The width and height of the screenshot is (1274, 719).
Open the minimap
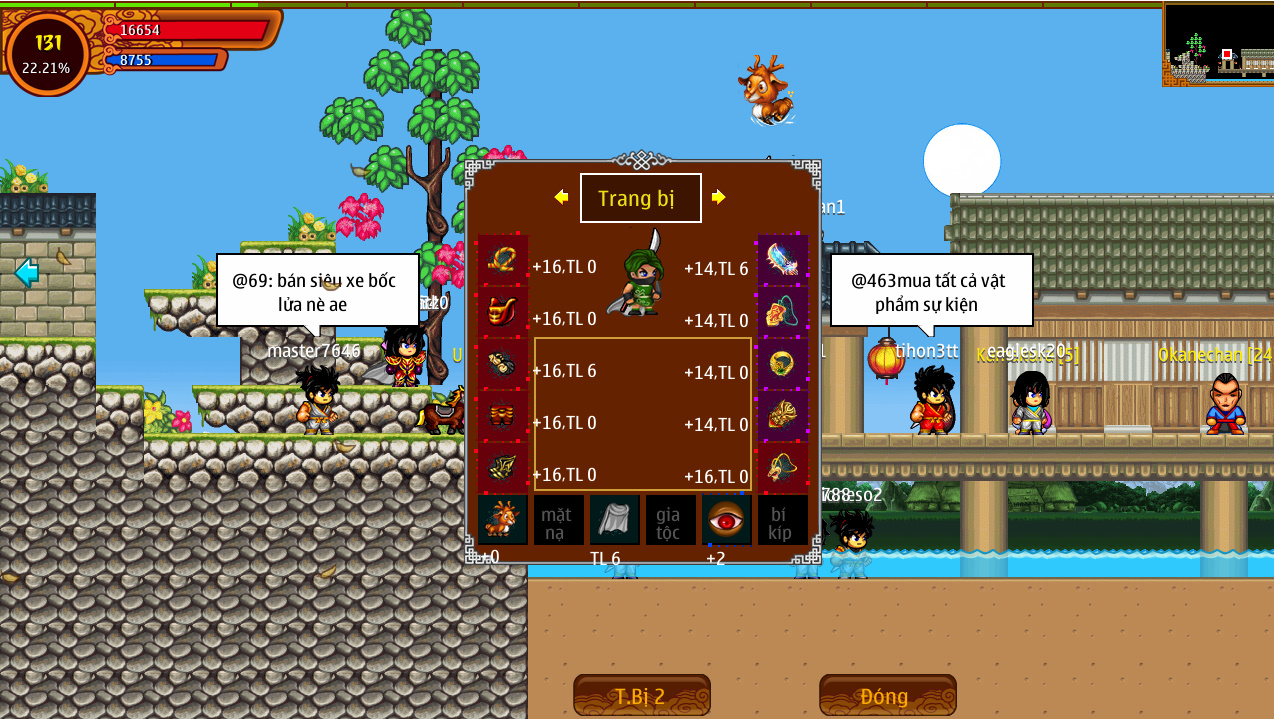click(x=1218, y=43)
